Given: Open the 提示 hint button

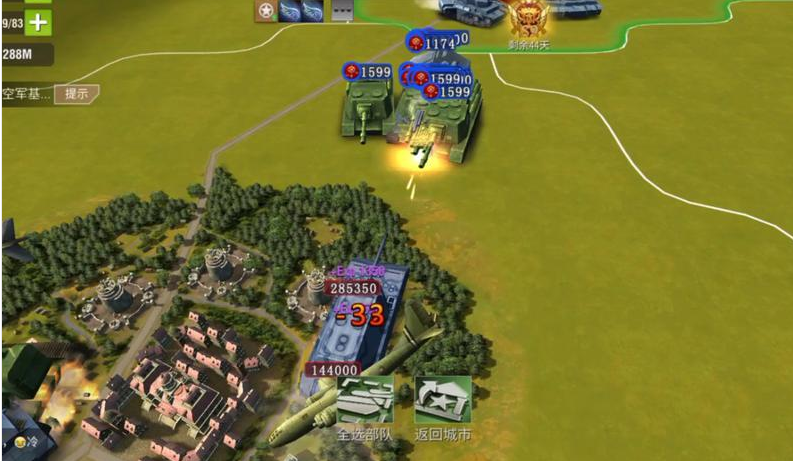Looking at the screenshot, I should tap(76, 94).
